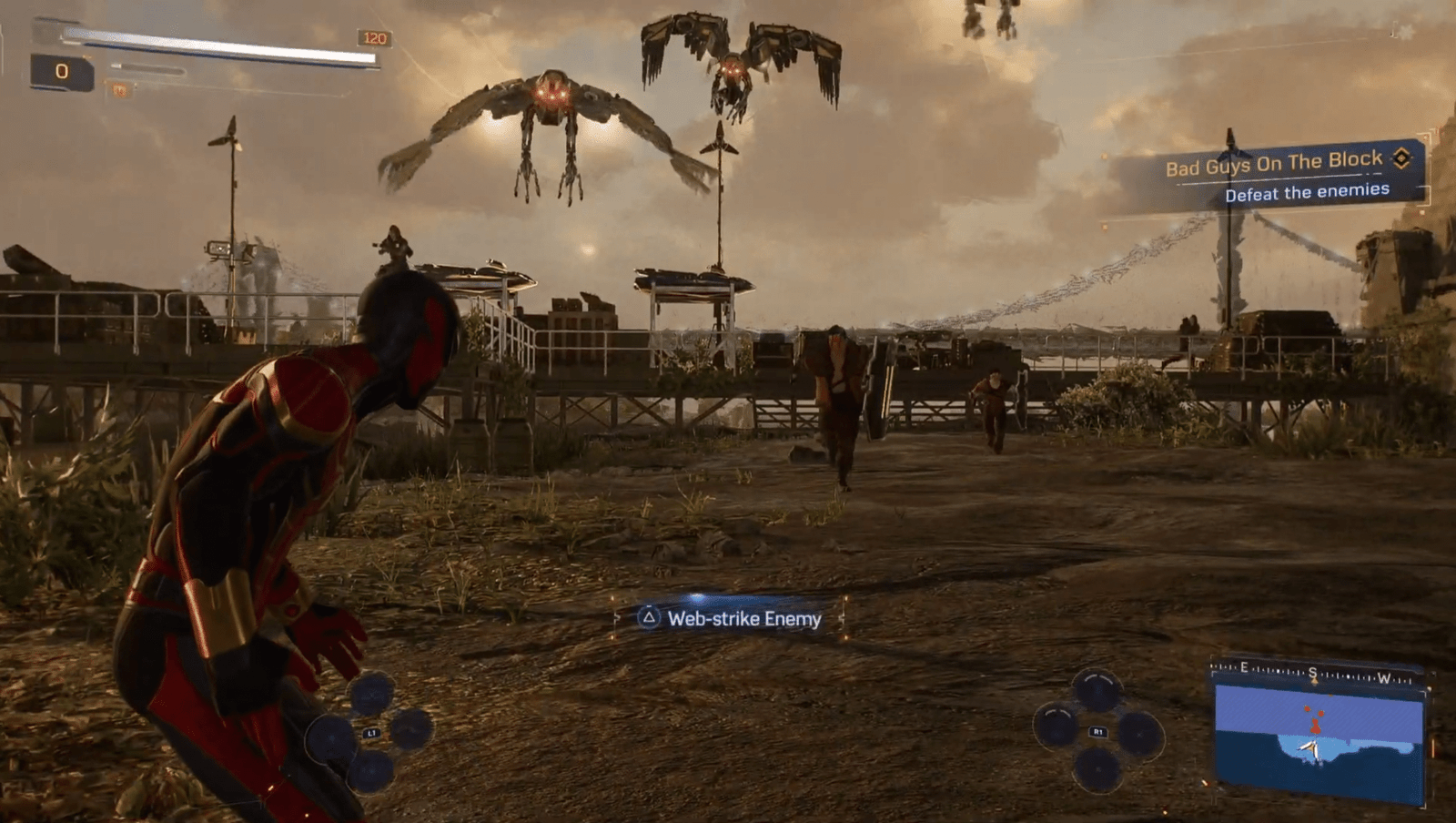
Task: Select the R1 gadget wheel
Action: point(1097,731)
